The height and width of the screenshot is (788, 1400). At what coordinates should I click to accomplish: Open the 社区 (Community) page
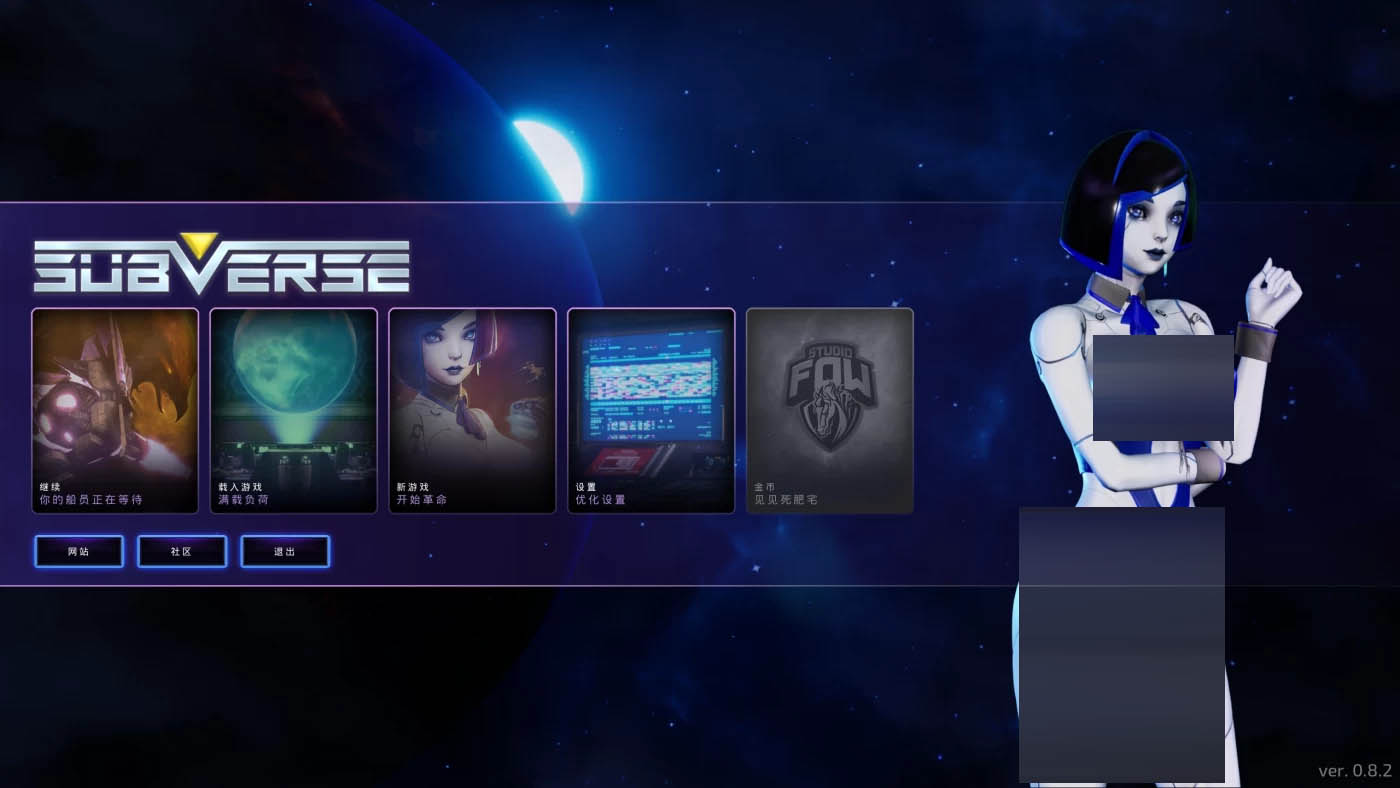(x=181, y=551)
